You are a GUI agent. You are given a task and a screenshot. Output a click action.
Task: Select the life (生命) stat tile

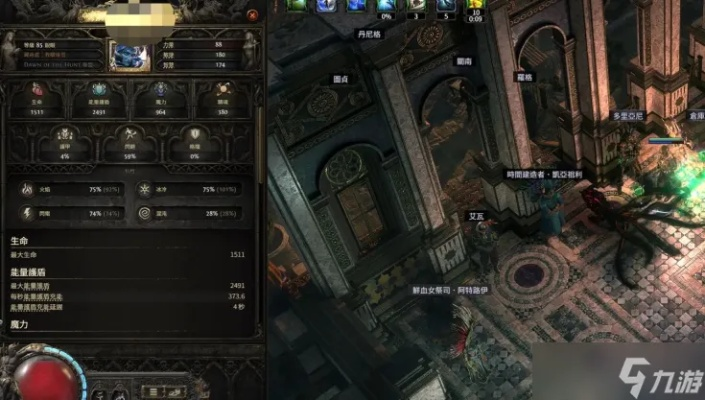click(36, 98)
